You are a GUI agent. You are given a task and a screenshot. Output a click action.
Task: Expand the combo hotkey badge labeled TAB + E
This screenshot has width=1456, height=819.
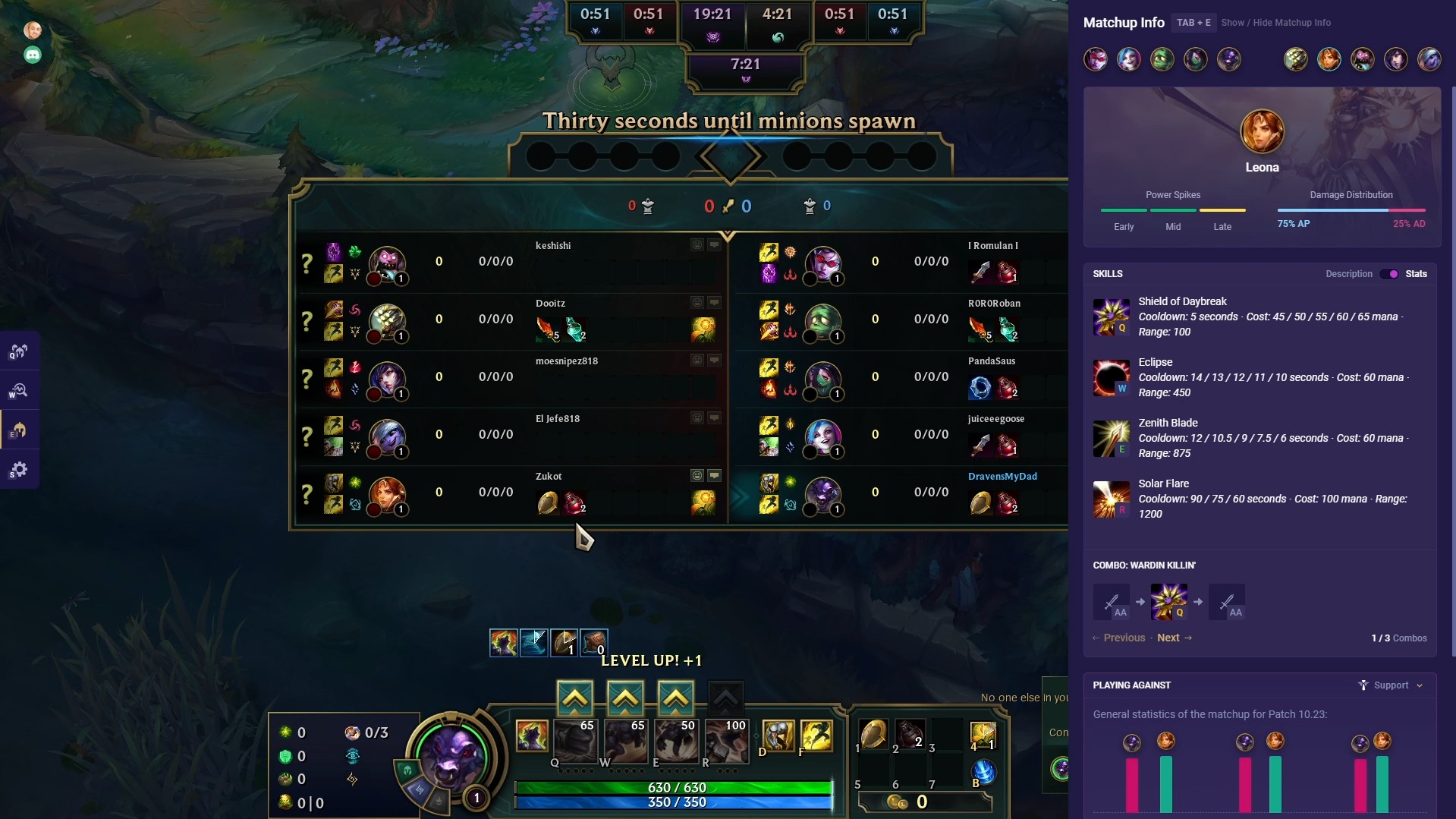[x=1193, y=22]
